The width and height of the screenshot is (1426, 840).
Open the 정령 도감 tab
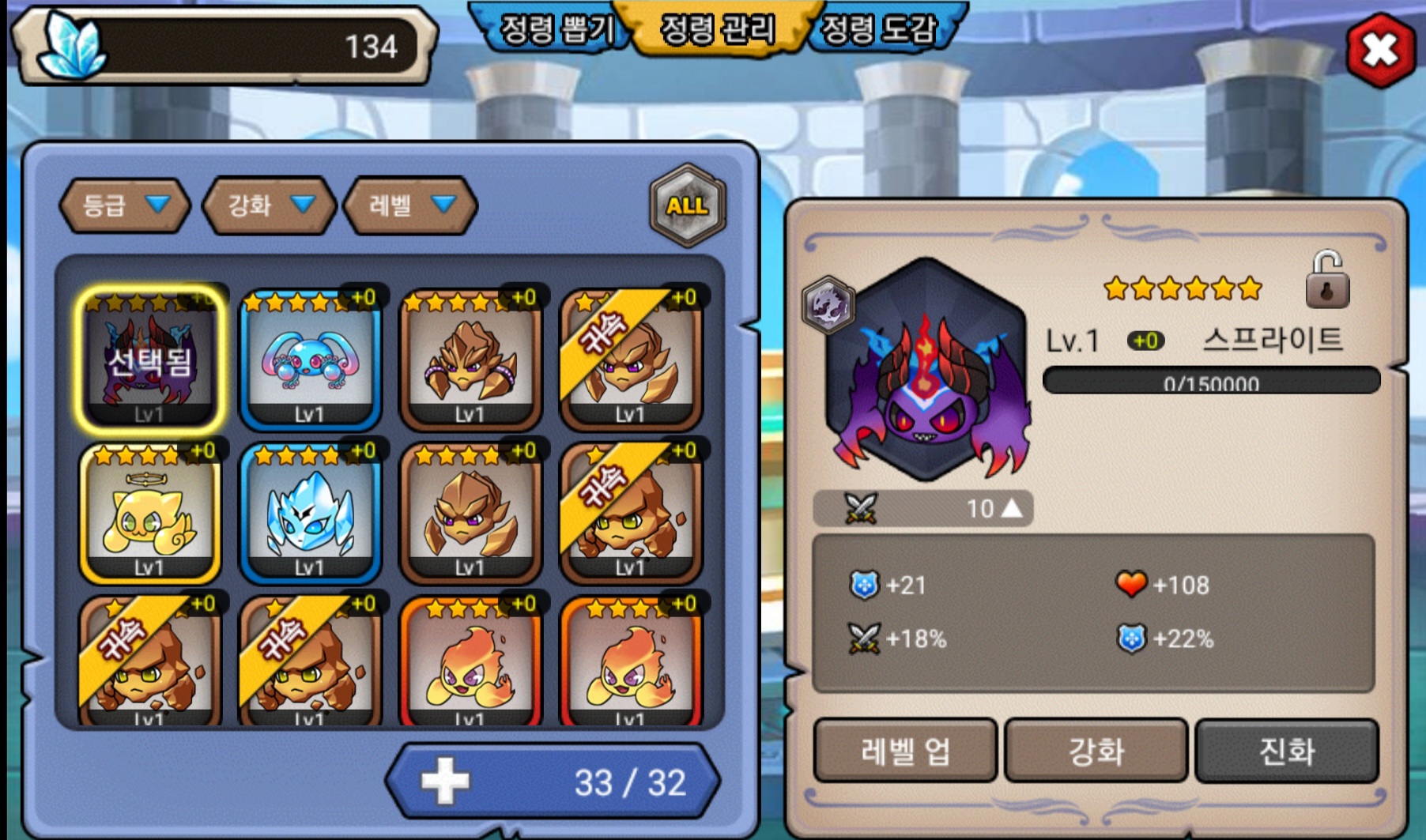[x=879, y=30]
